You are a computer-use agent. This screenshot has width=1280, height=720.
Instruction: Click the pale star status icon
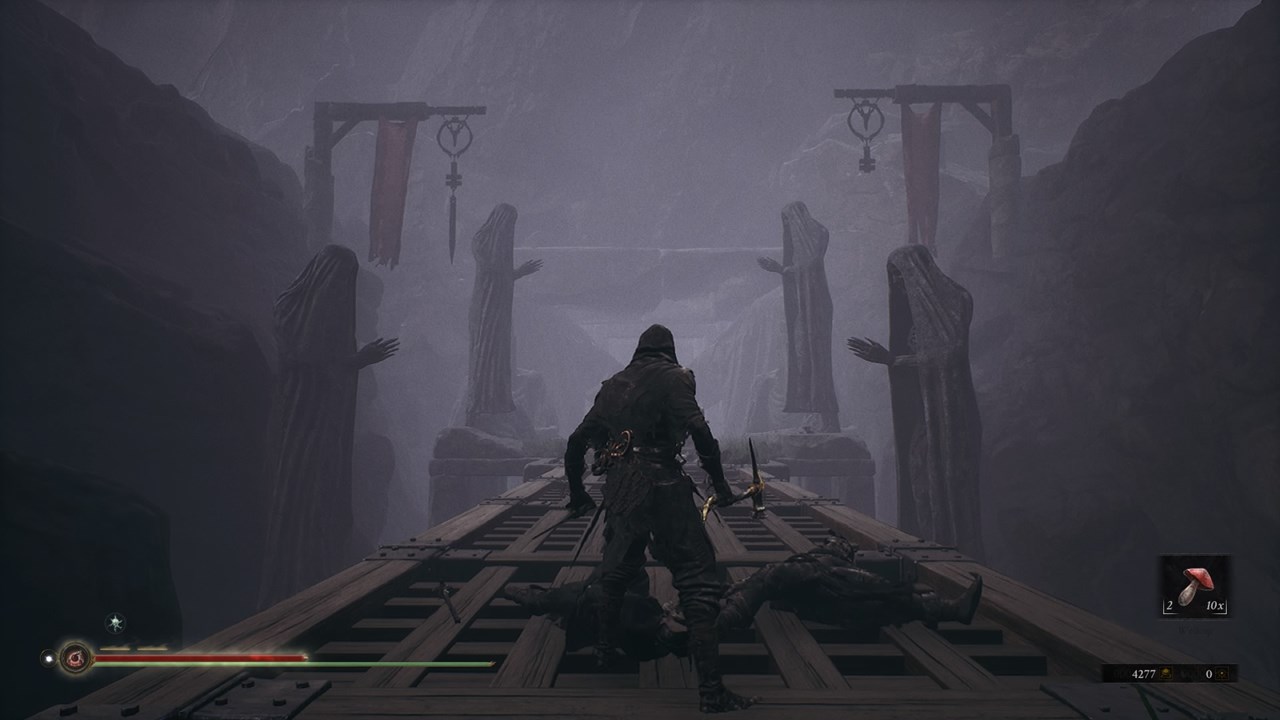[x=116, y=623]
